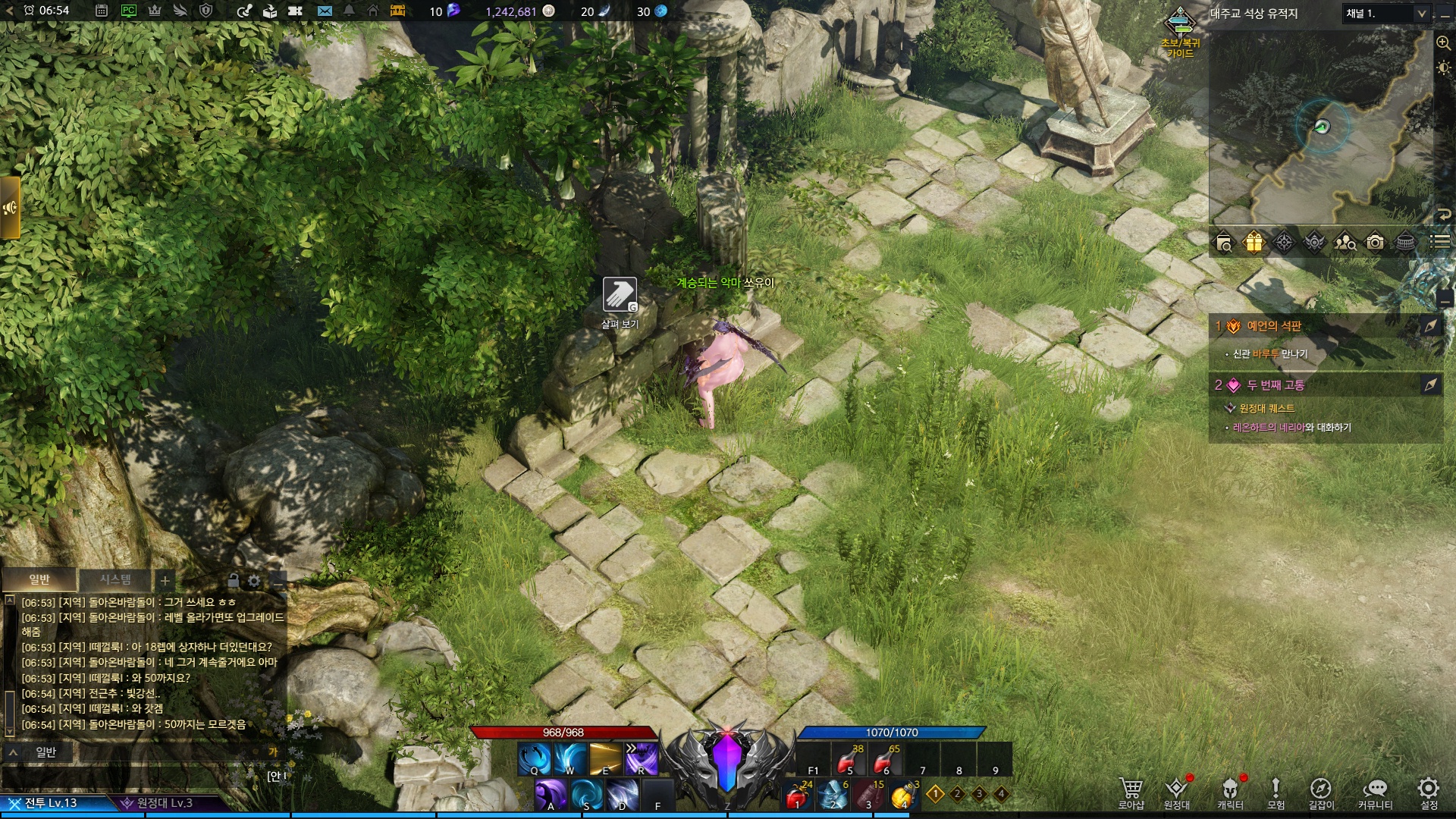
Task: Open the 설정 settings gear menu
Action: click(1429, 792)
